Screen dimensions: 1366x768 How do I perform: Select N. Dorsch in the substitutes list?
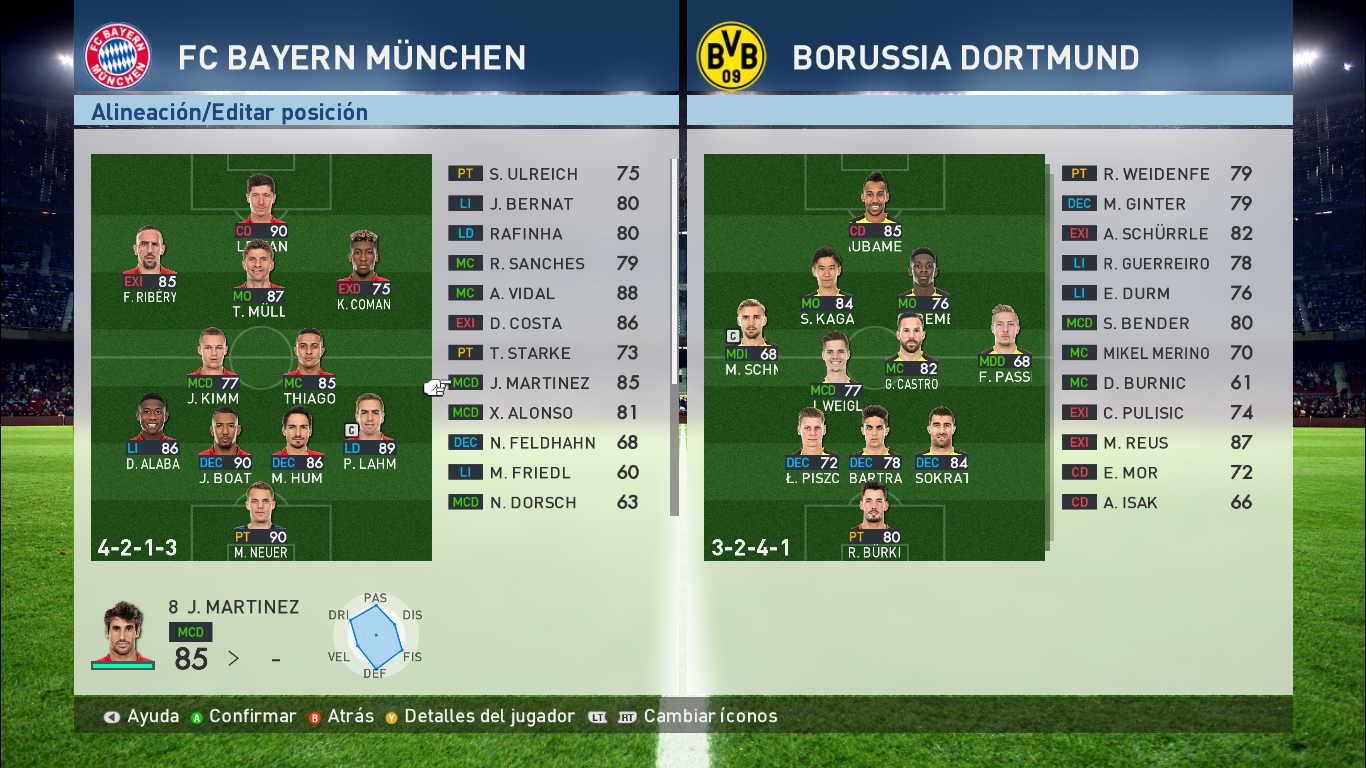pyautogui.click(x=543, y=503)
